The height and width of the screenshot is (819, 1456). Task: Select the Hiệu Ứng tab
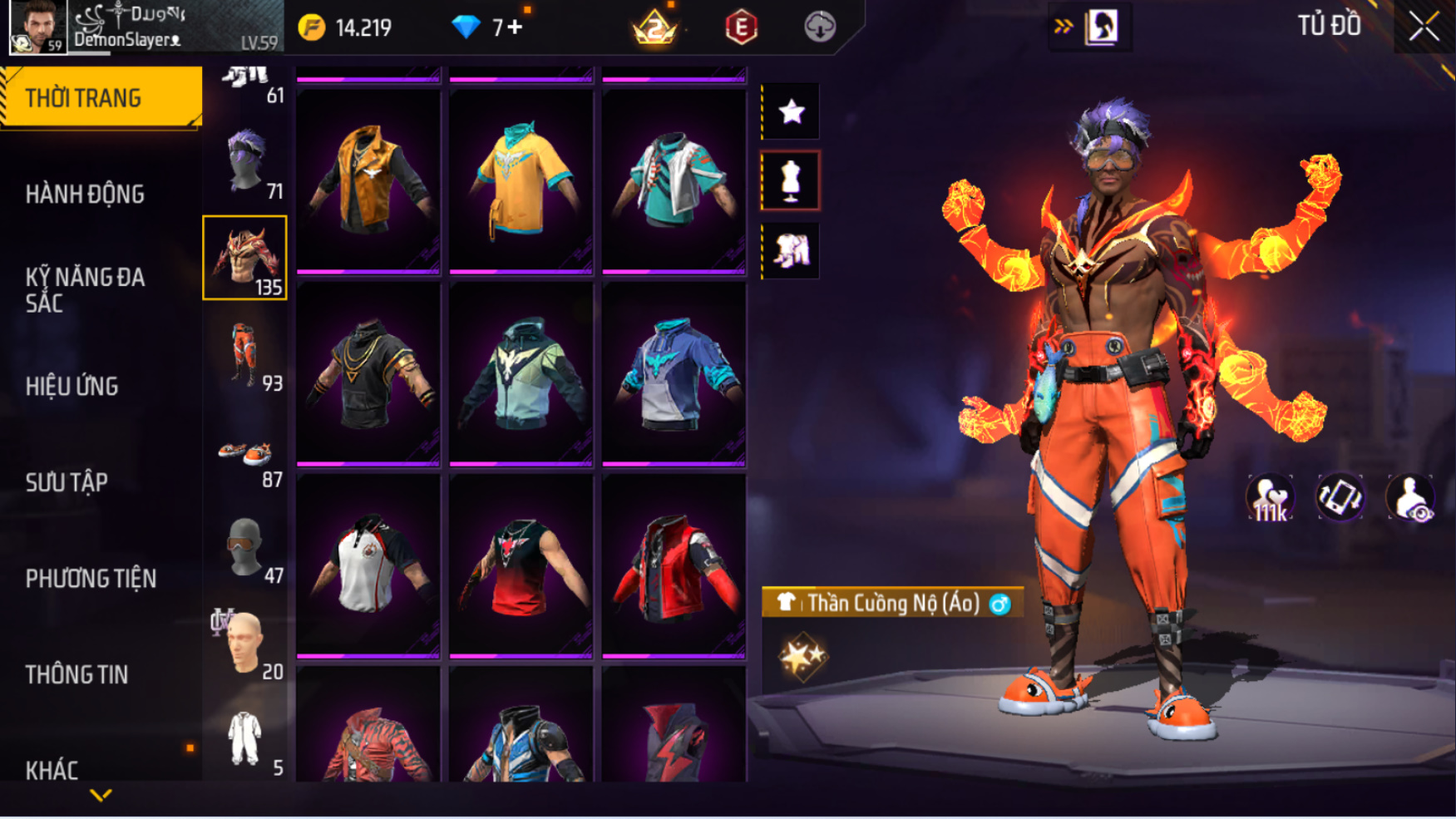[x=72, y=387]
